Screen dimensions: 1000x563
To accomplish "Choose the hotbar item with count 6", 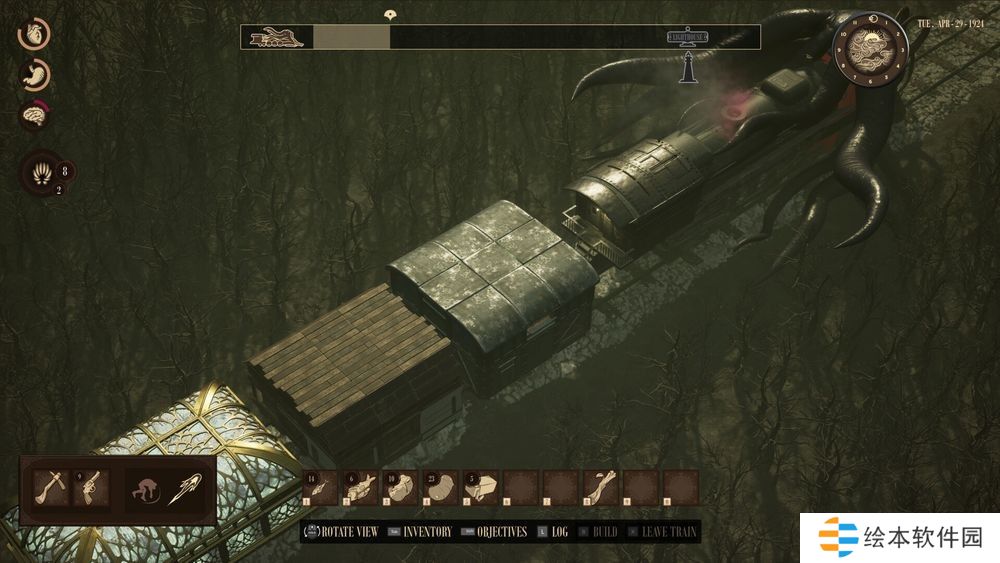I will coord(360,487).
